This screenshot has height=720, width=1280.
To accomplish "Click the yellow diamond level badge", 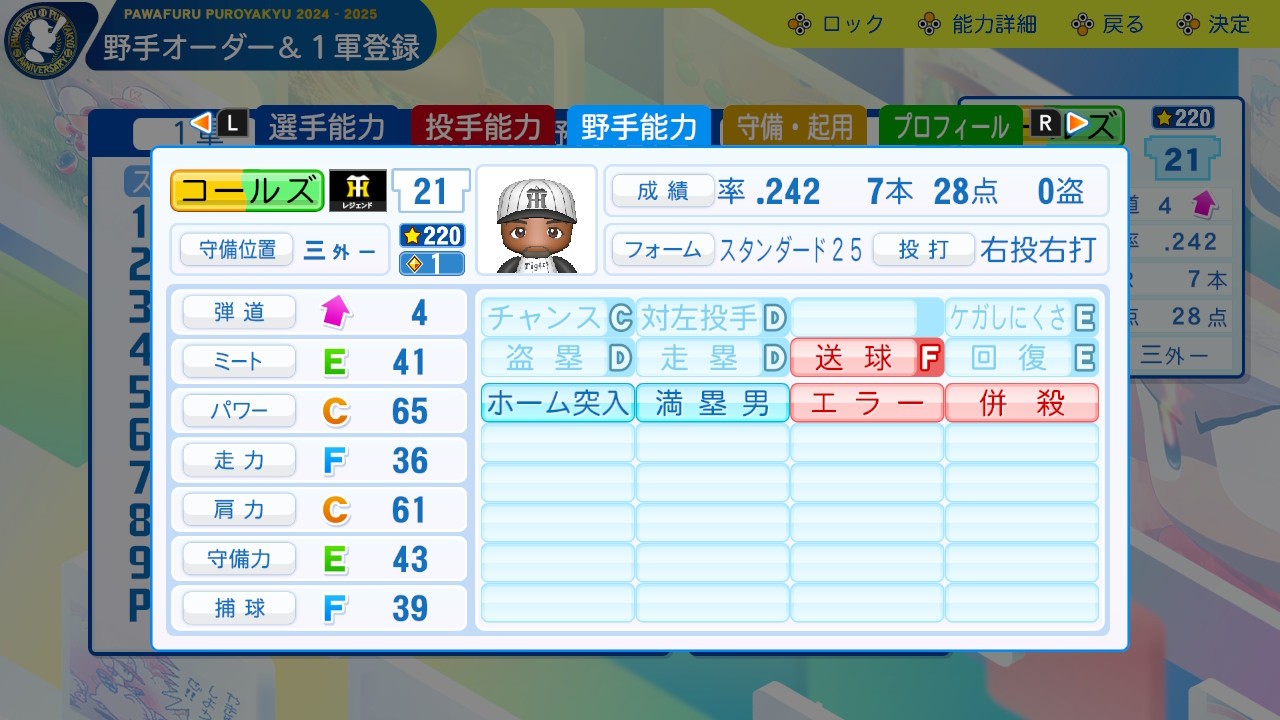I will [x=431, y=261].
